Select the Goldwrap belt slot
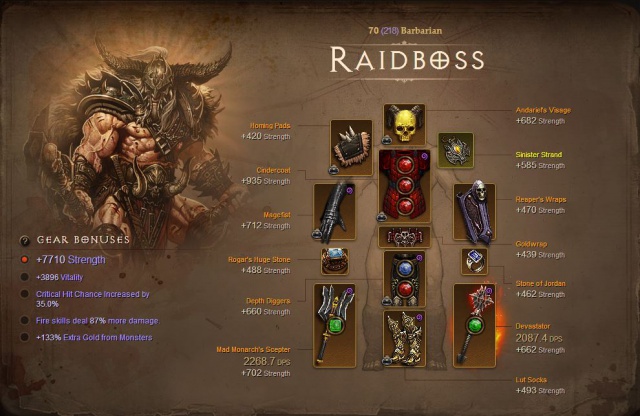The height and width of the screenshot is (416, 640). point(404,238)
